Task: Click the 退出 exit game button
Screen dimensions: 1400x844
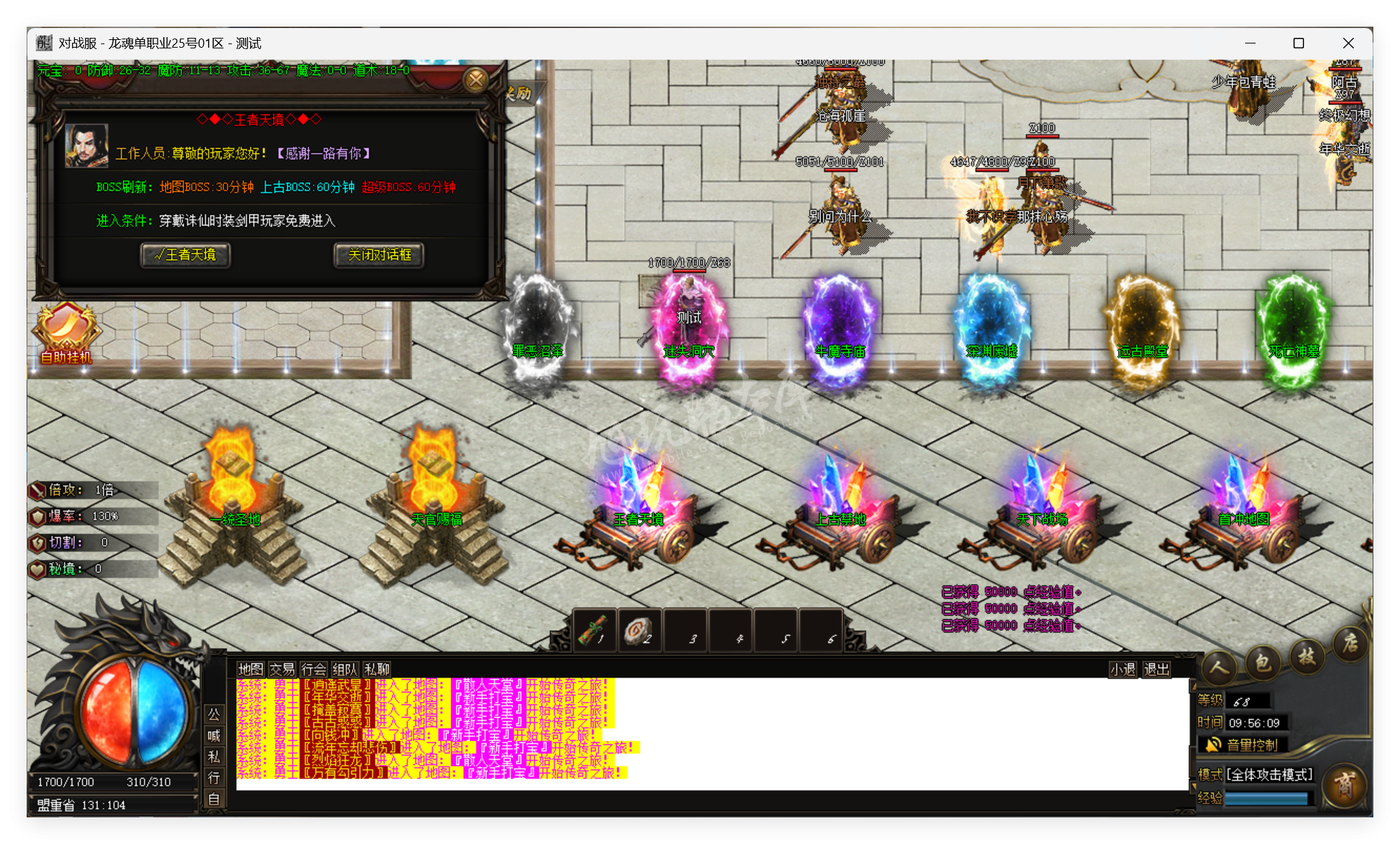Action: (1156, 669)
